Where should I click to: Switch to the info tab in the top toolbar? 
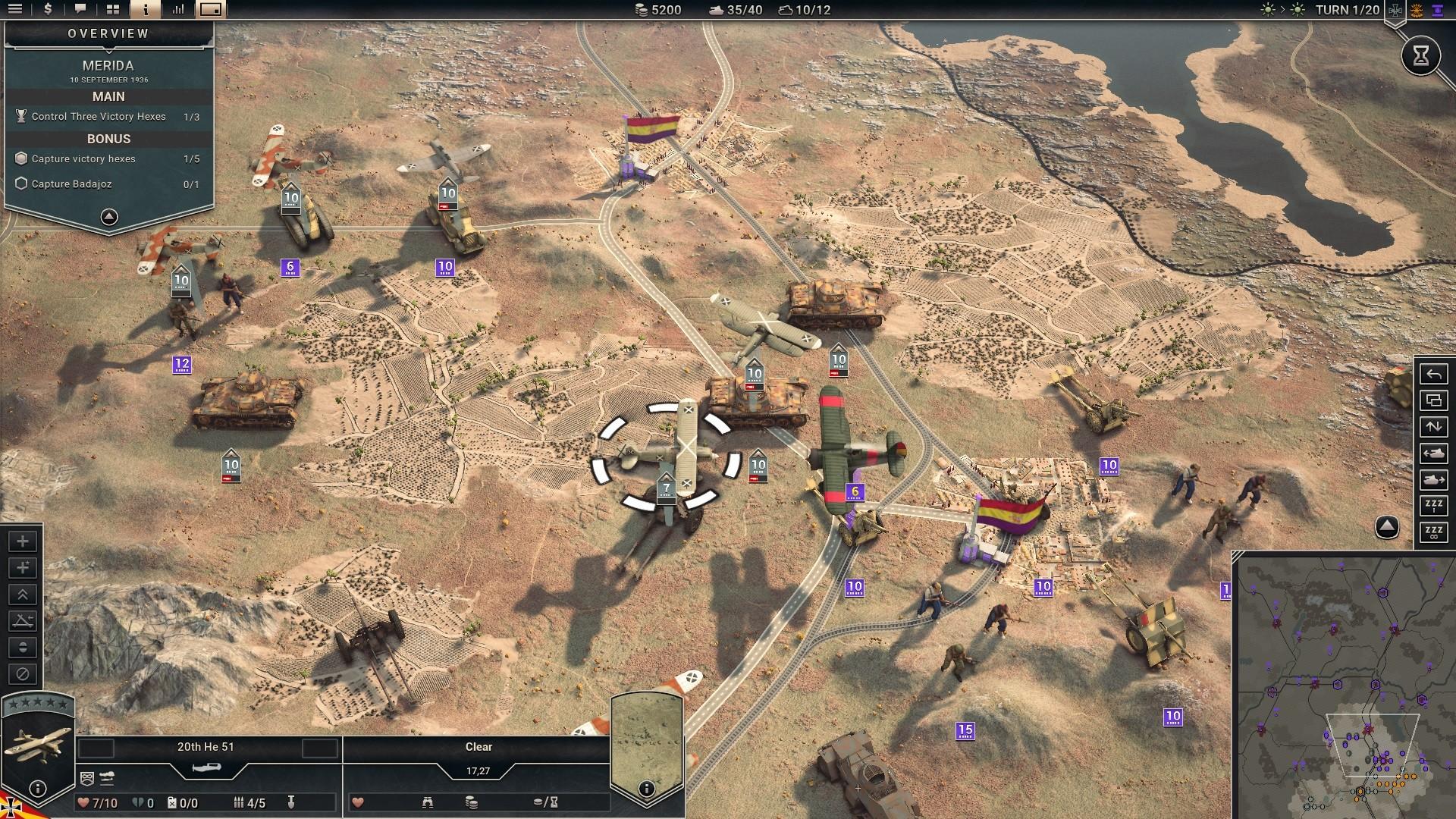[145, 10]
